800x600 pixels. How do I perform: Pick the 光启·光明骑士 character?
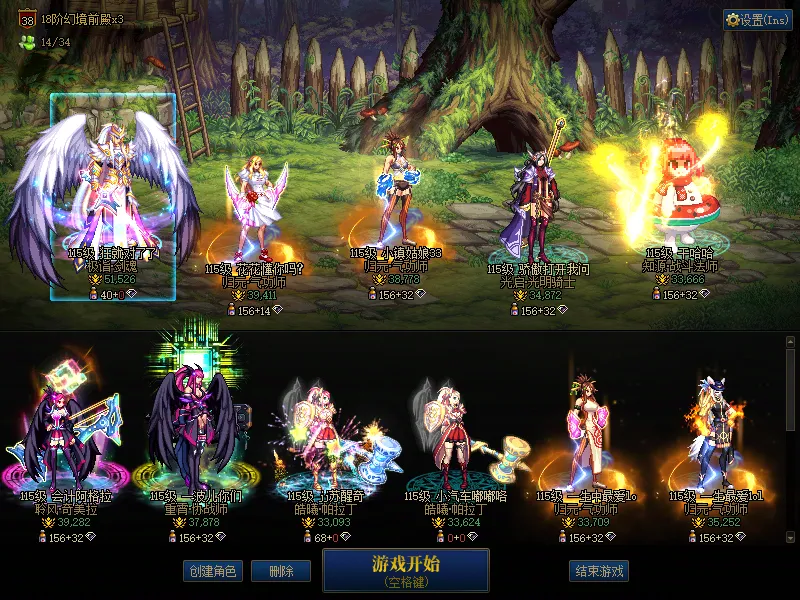tap(537, 210)
